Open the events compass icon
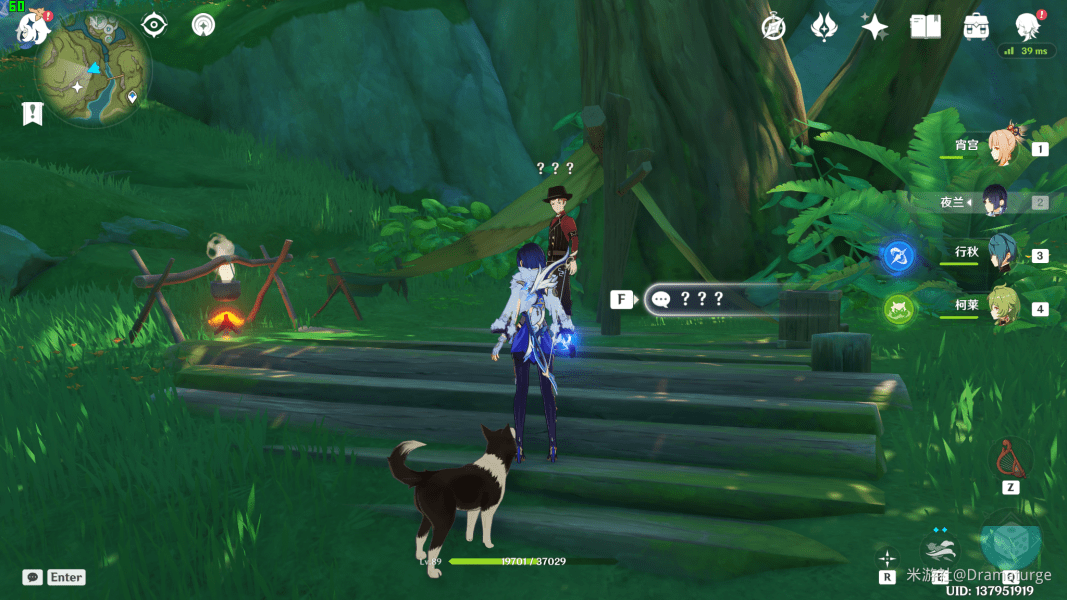The height and width of the screenshot is (600, 1067). tap(773, 28)
